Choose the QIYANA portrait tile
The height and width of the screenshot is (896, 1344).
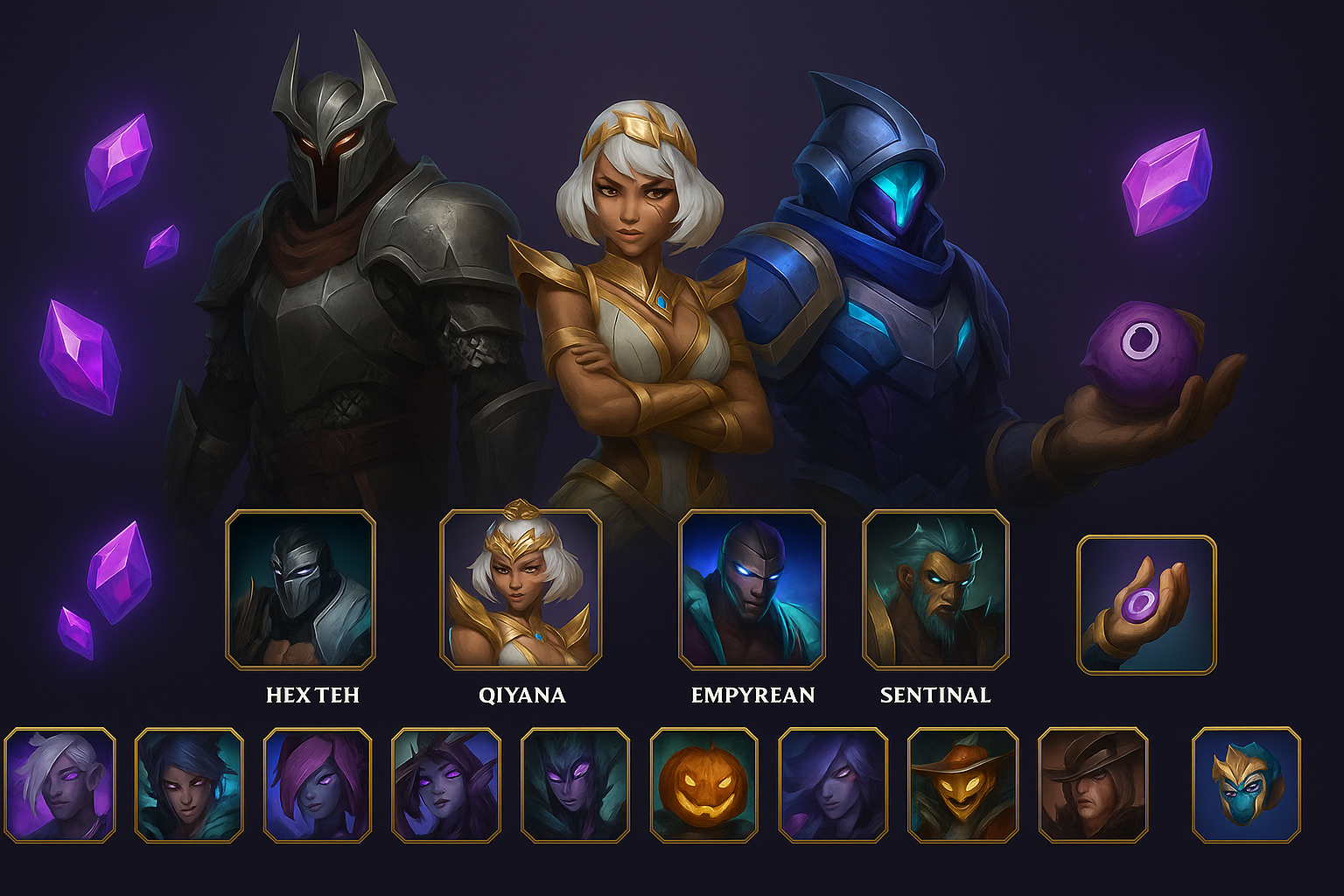point(521,589)
